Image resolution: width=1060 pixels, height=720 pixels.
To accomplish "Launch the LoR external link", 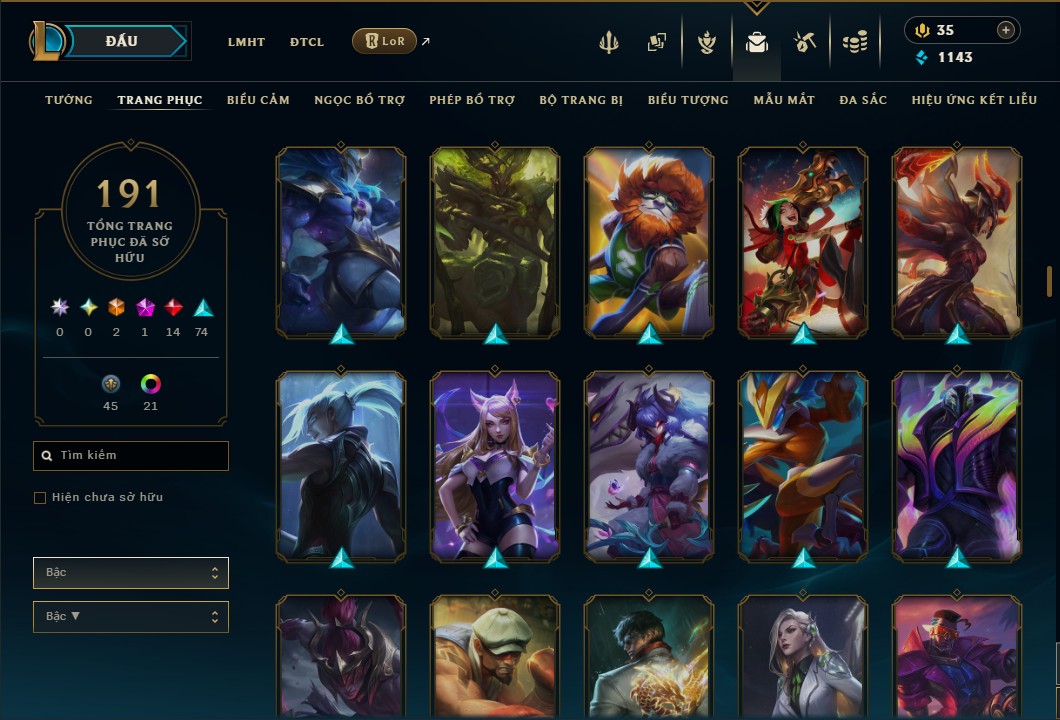I will (x=385, y=41).
